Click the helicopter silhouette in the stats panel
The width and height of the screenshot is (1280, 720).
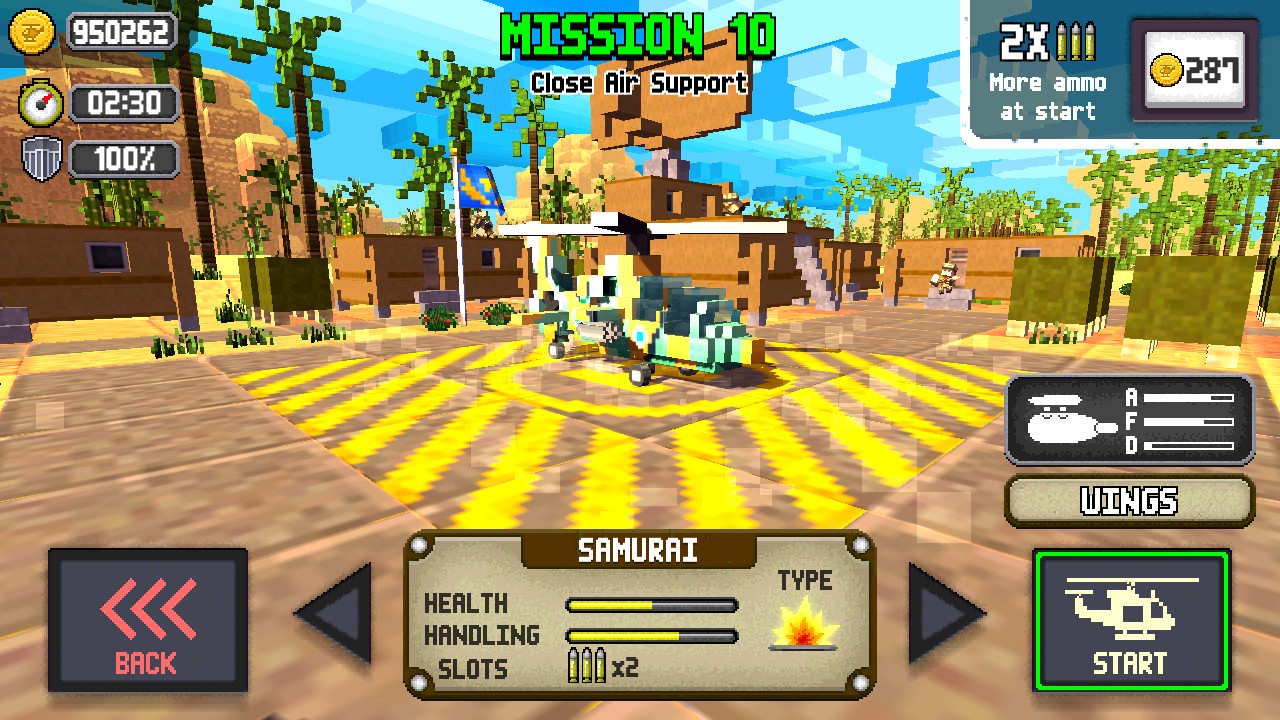1058,421
